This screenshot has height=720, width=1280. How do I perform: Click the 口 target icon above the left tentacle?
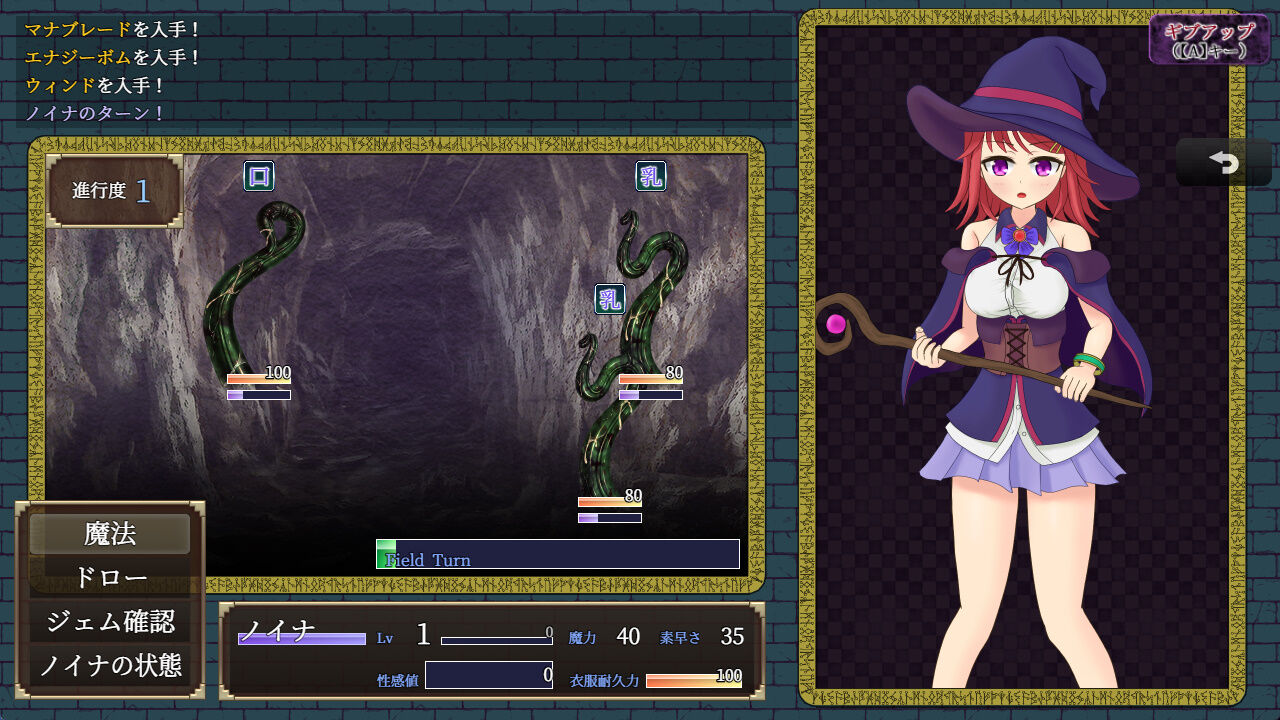pyautogui.click(x=261, y=175)
